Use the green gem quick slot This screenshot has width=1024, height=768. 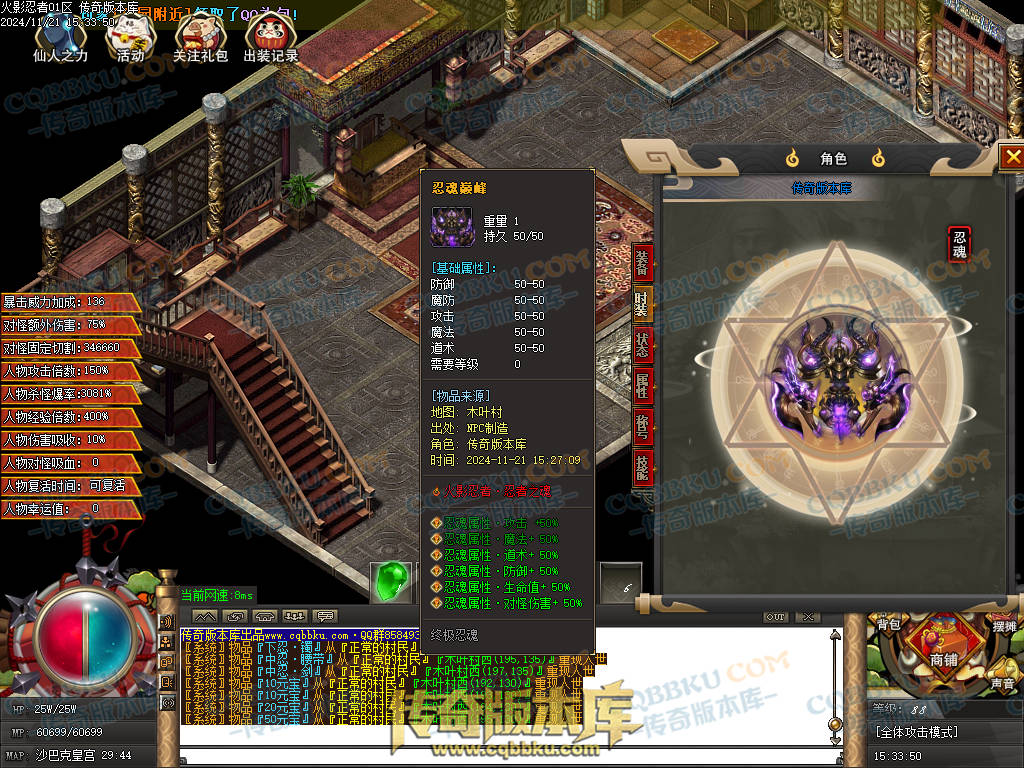coord(391,583)
